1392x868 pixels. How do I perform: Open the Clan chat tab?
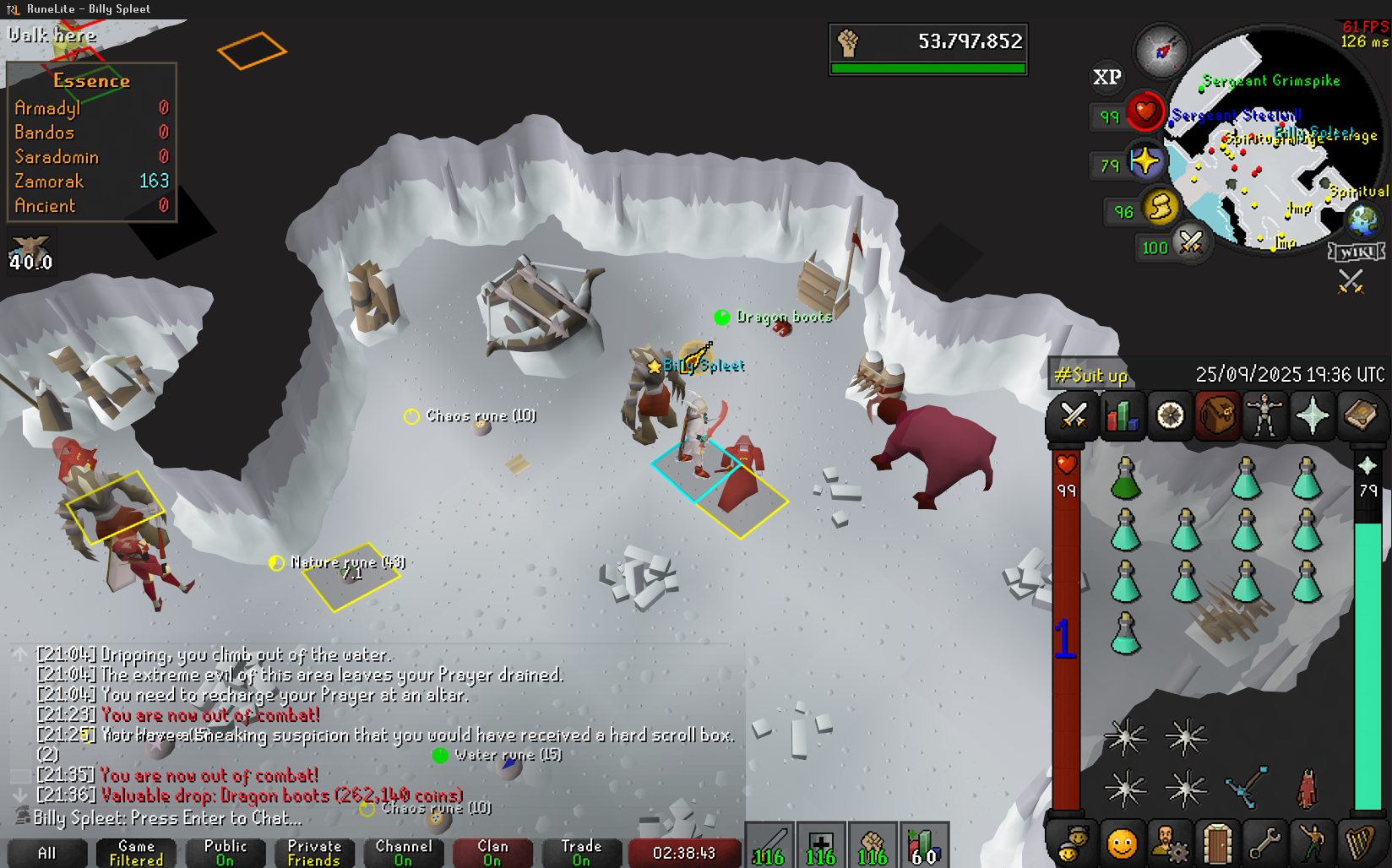[x=492, y=853]
